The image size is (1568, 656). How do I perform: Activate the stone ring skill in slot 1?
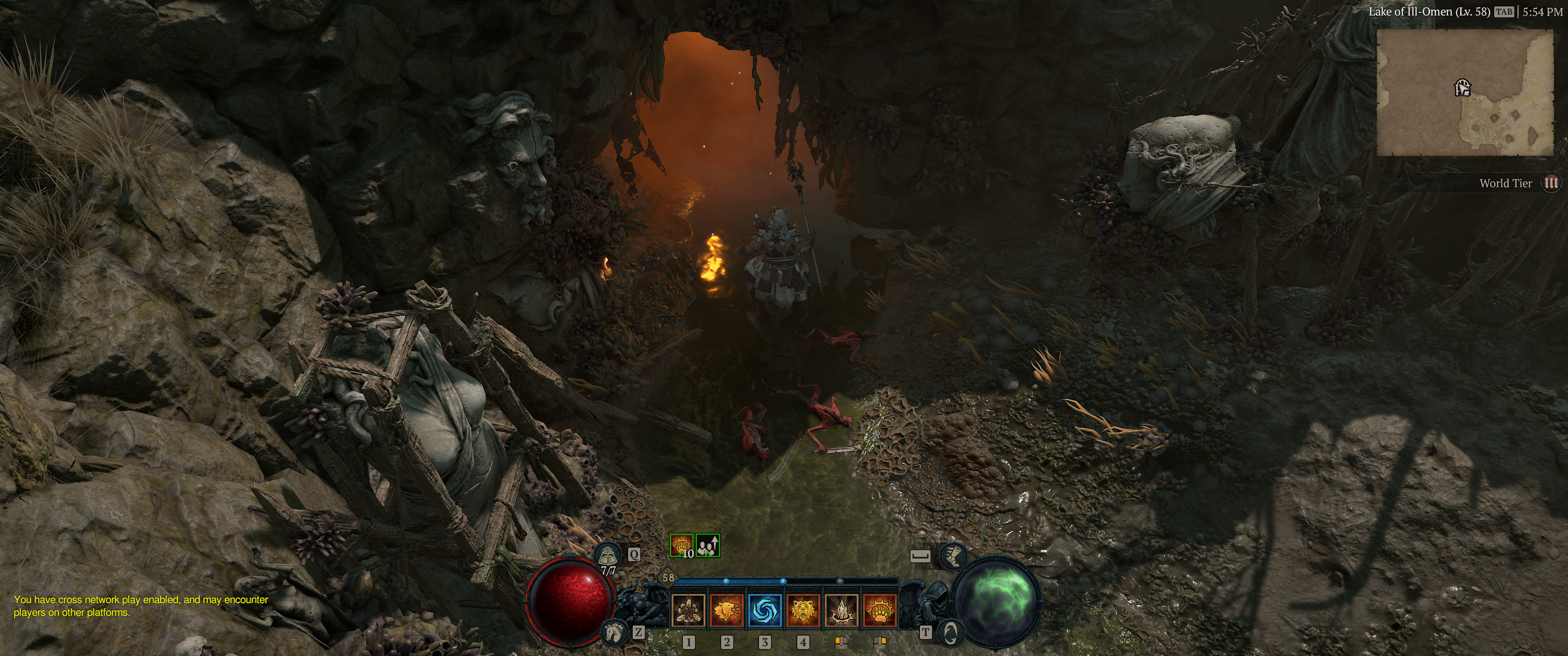pos(688,610)
